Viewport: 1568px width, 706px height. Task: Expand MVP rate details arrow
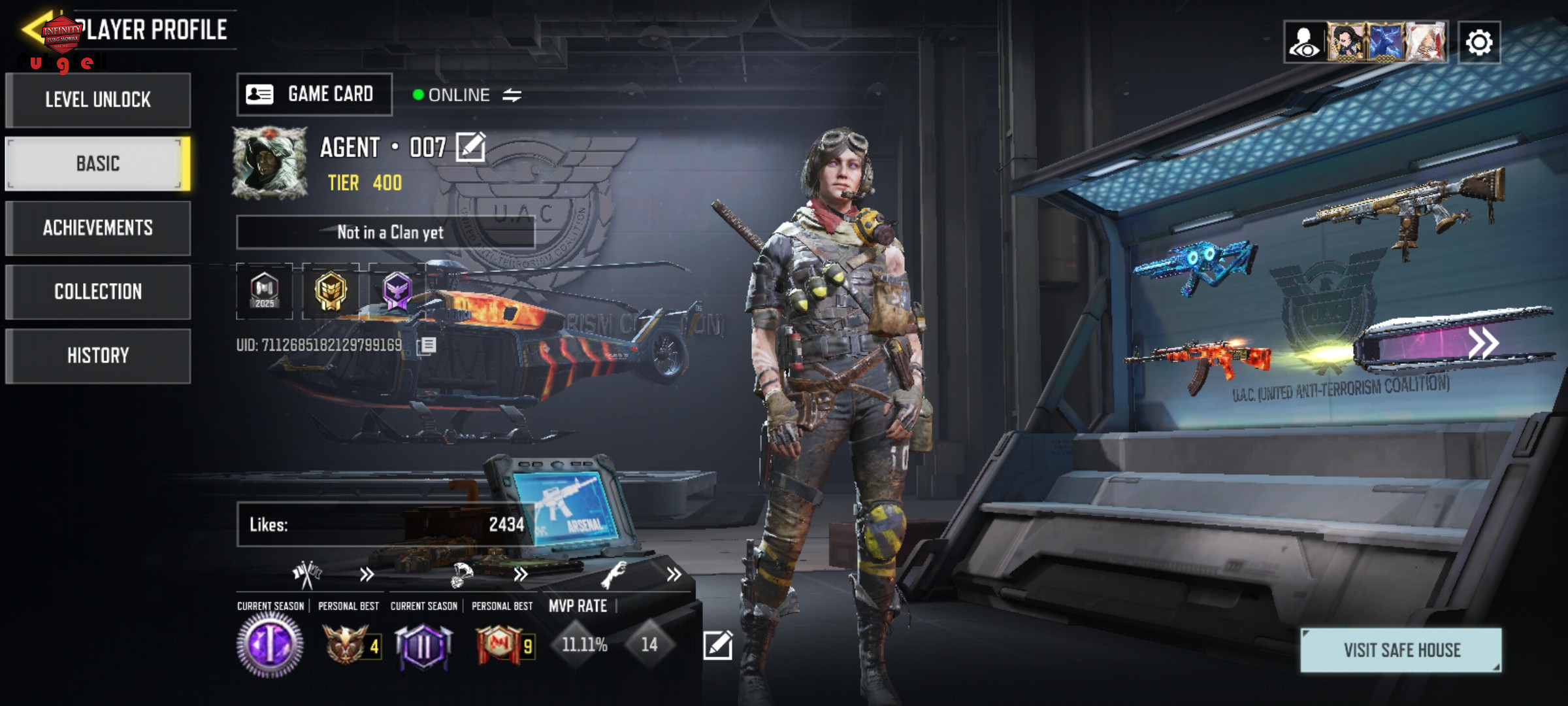[x=674, y=575]
